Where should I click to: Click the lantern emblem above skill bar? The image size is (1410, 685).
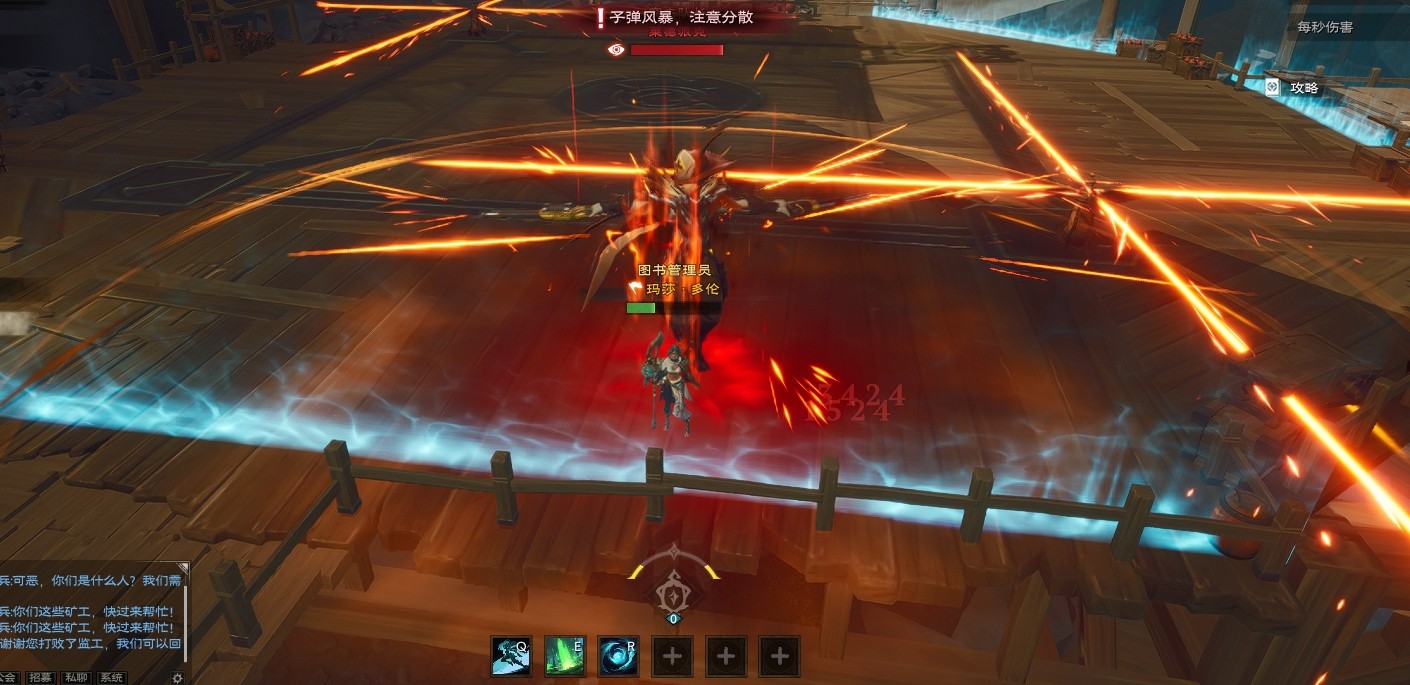tap(674, 592)
